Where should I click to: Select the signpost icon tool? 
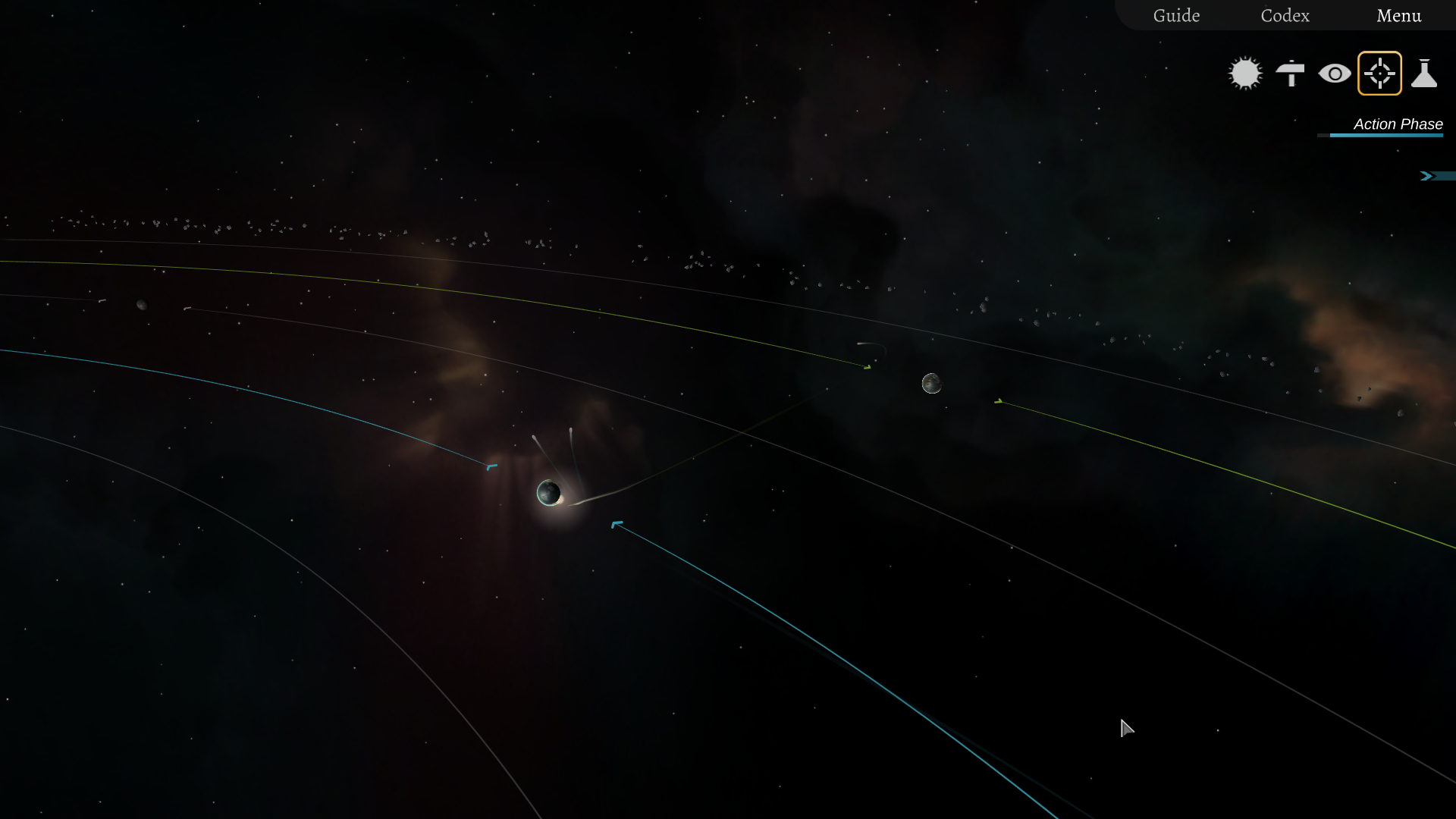pos(1290,74)
